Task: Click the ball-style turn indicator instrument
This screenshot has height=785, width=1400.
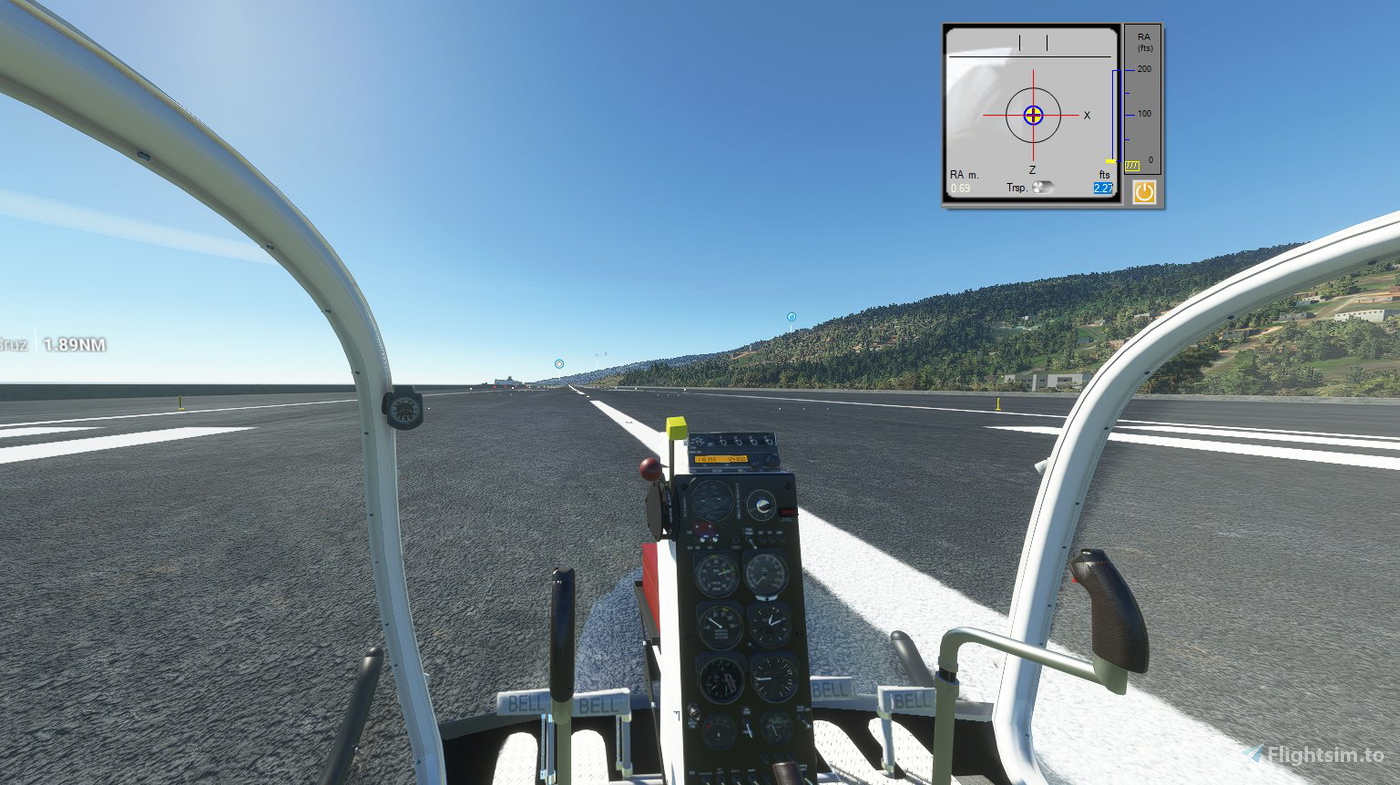Action: click(763, 505)
